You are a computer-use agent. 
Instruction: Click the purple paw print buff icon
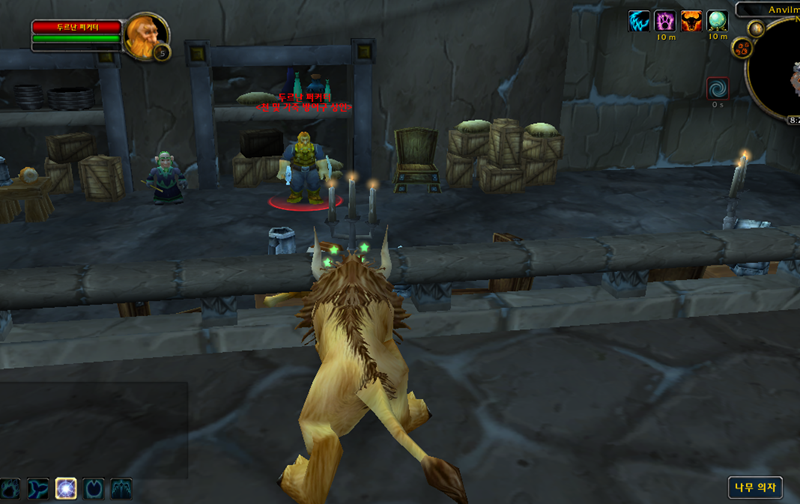(x=665, y=20)
